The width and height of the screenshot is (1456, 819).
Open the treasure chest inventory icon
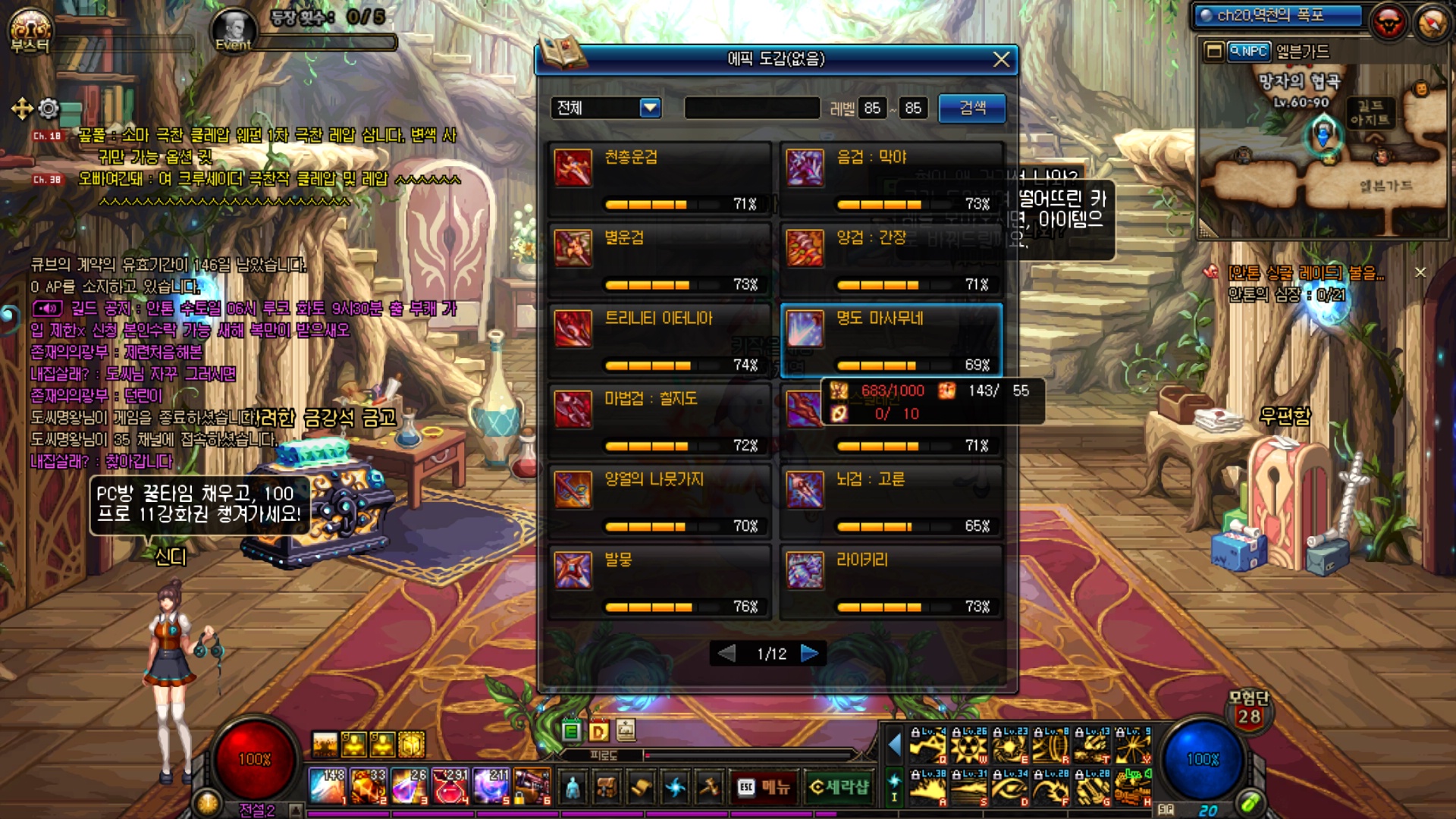coord(606,787)
